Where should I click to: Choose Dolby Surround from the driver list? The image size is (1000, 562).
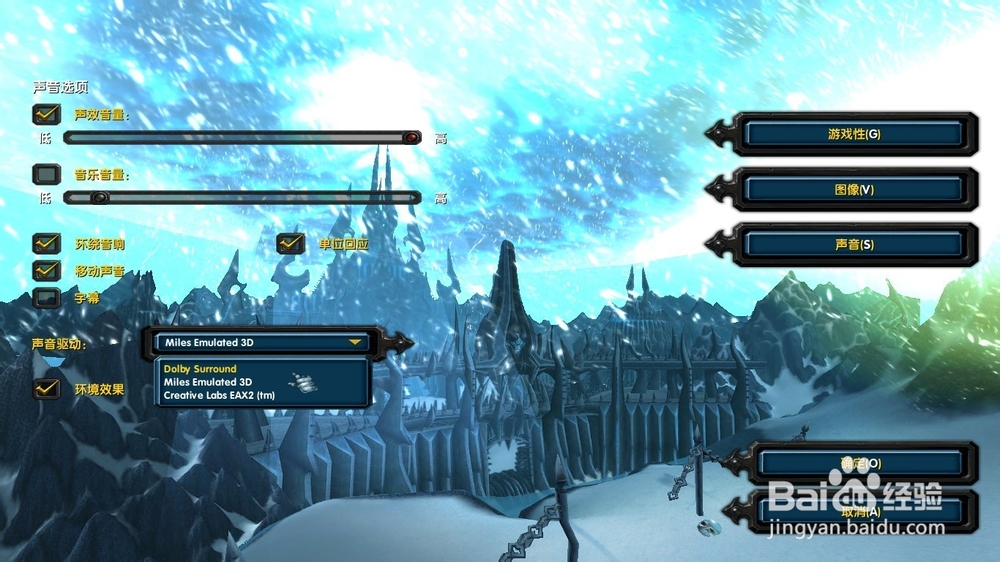(x=200, y=369)
